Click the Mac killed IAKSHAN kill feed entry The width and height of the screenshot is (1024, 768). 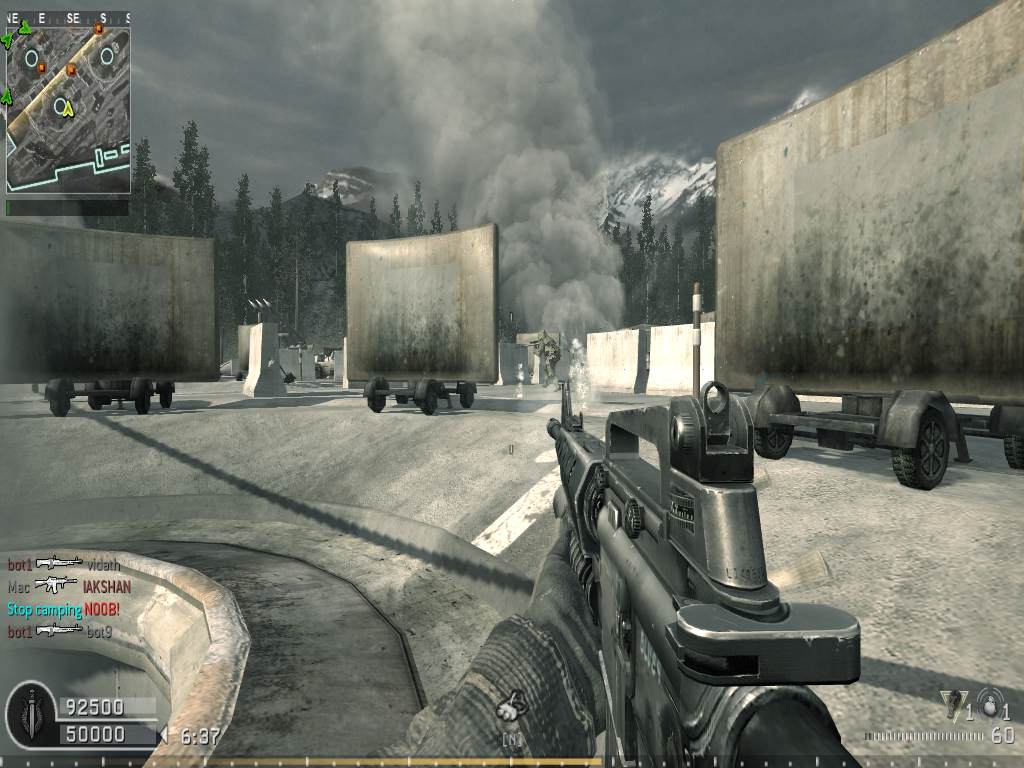(x=69, y=587)
